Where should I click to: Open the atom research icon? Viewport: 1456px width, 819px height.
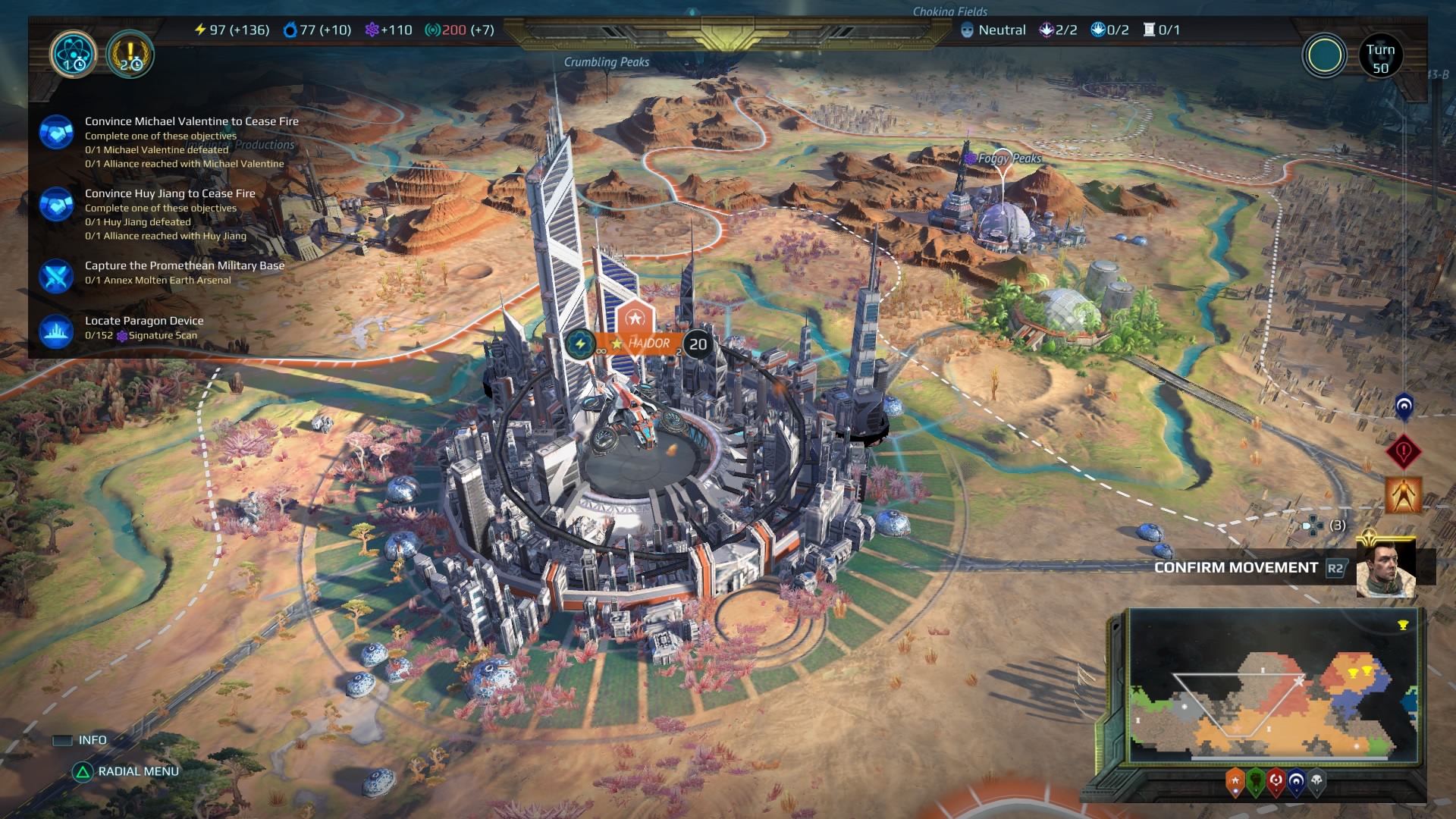click(x=74, y=55)
